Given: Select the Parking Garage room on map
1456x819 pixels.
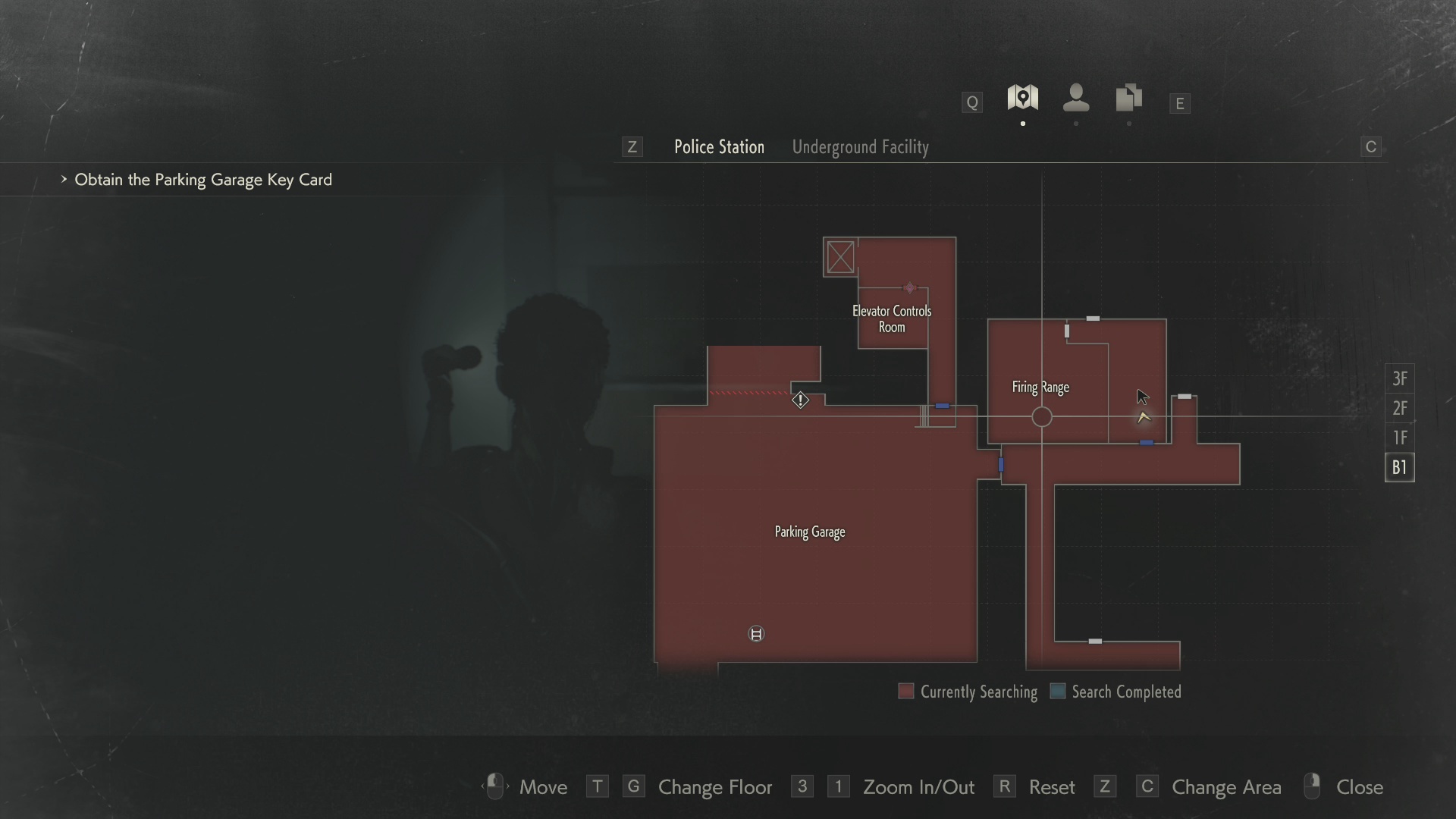Looking at the screenshot, I should tap(809, 532).
